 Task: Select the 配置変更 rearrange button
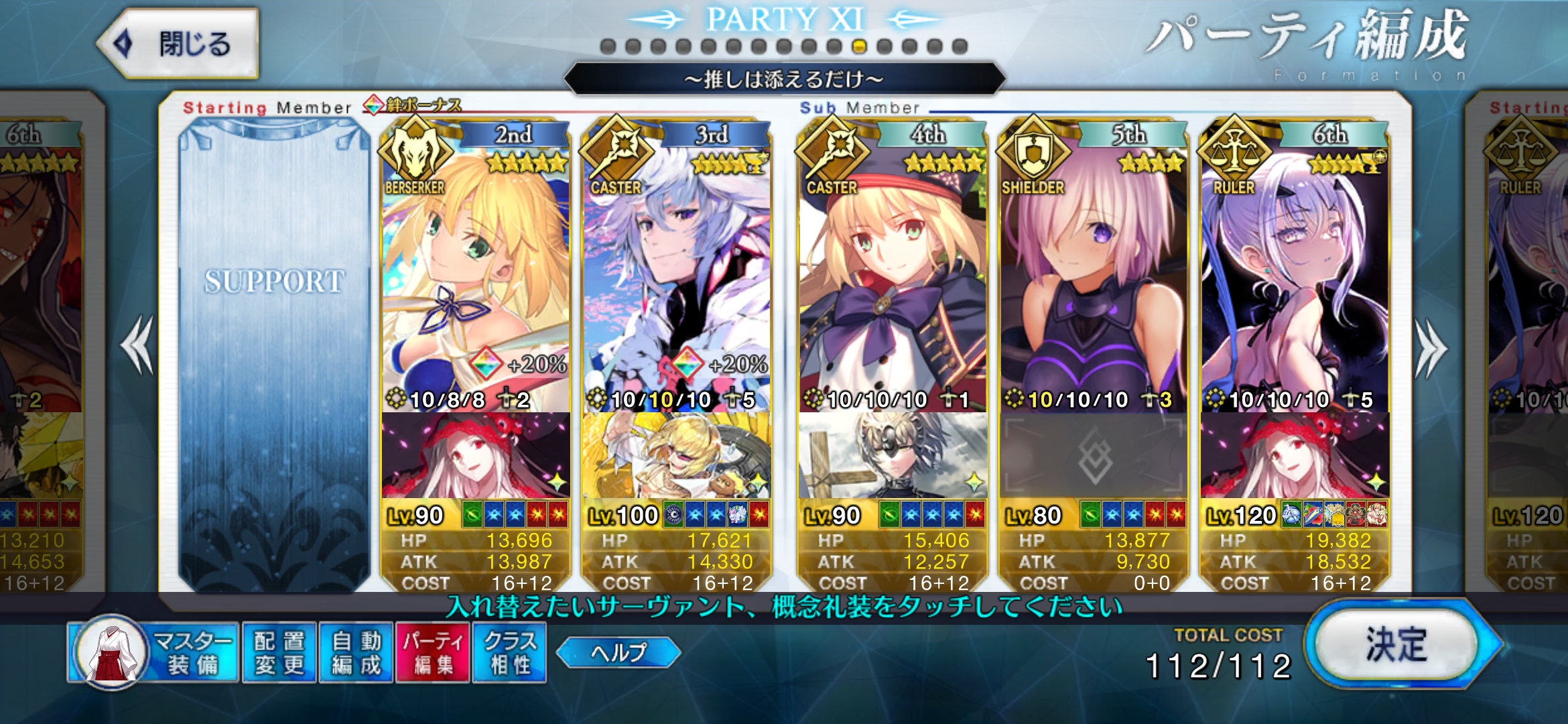coord(279,652)
